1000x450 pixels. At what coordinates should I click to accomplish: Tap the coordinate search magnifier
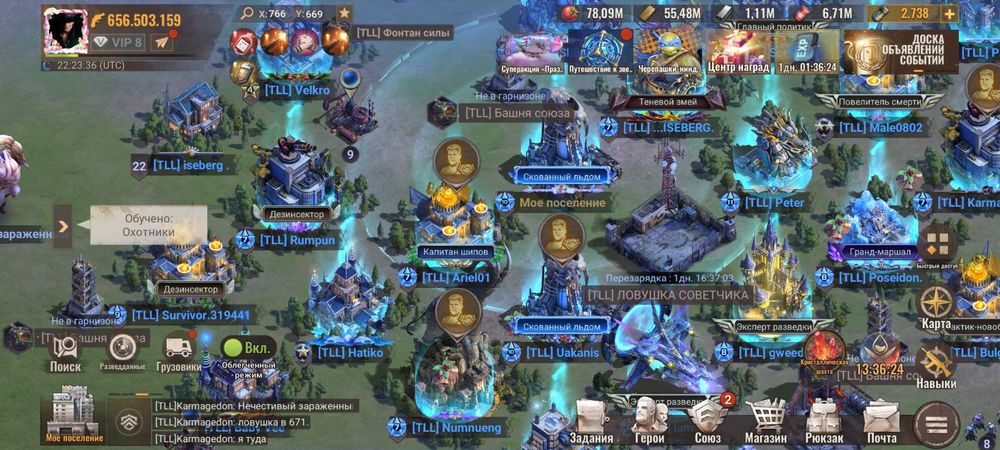pyautogui.click(x=248, y=14)
